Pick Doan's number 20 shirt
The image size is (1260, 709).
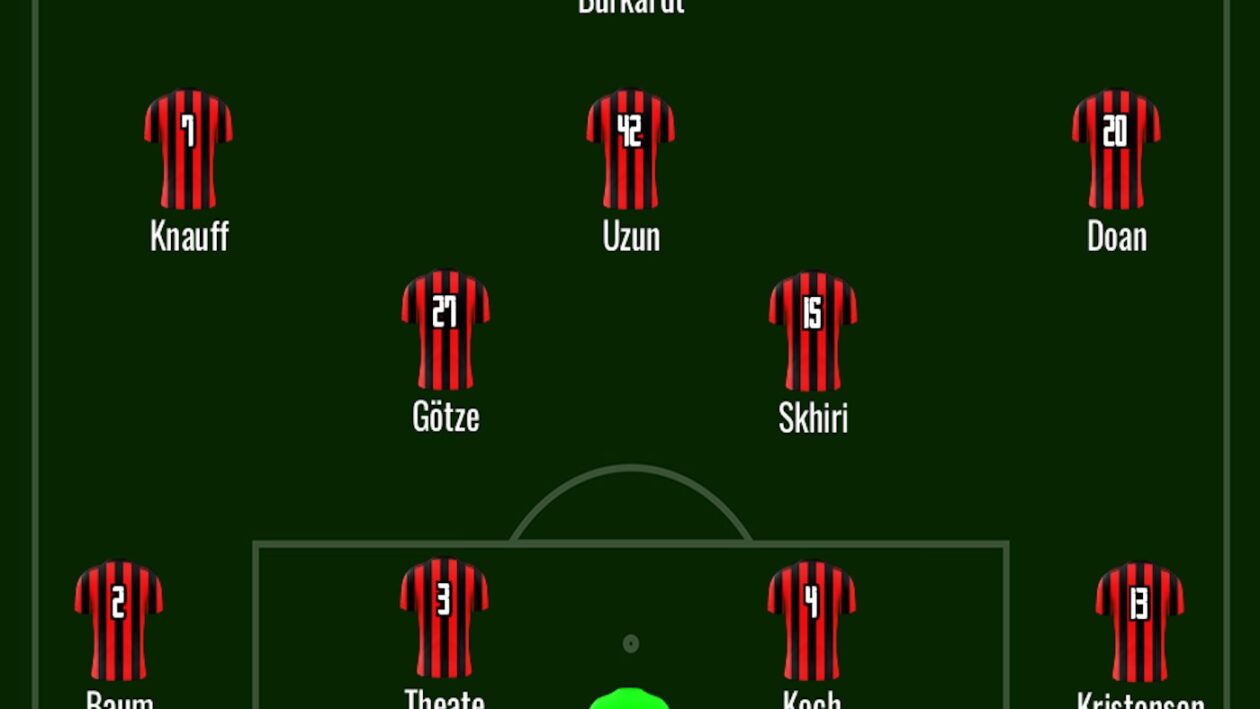click(x=1116, y=149)
